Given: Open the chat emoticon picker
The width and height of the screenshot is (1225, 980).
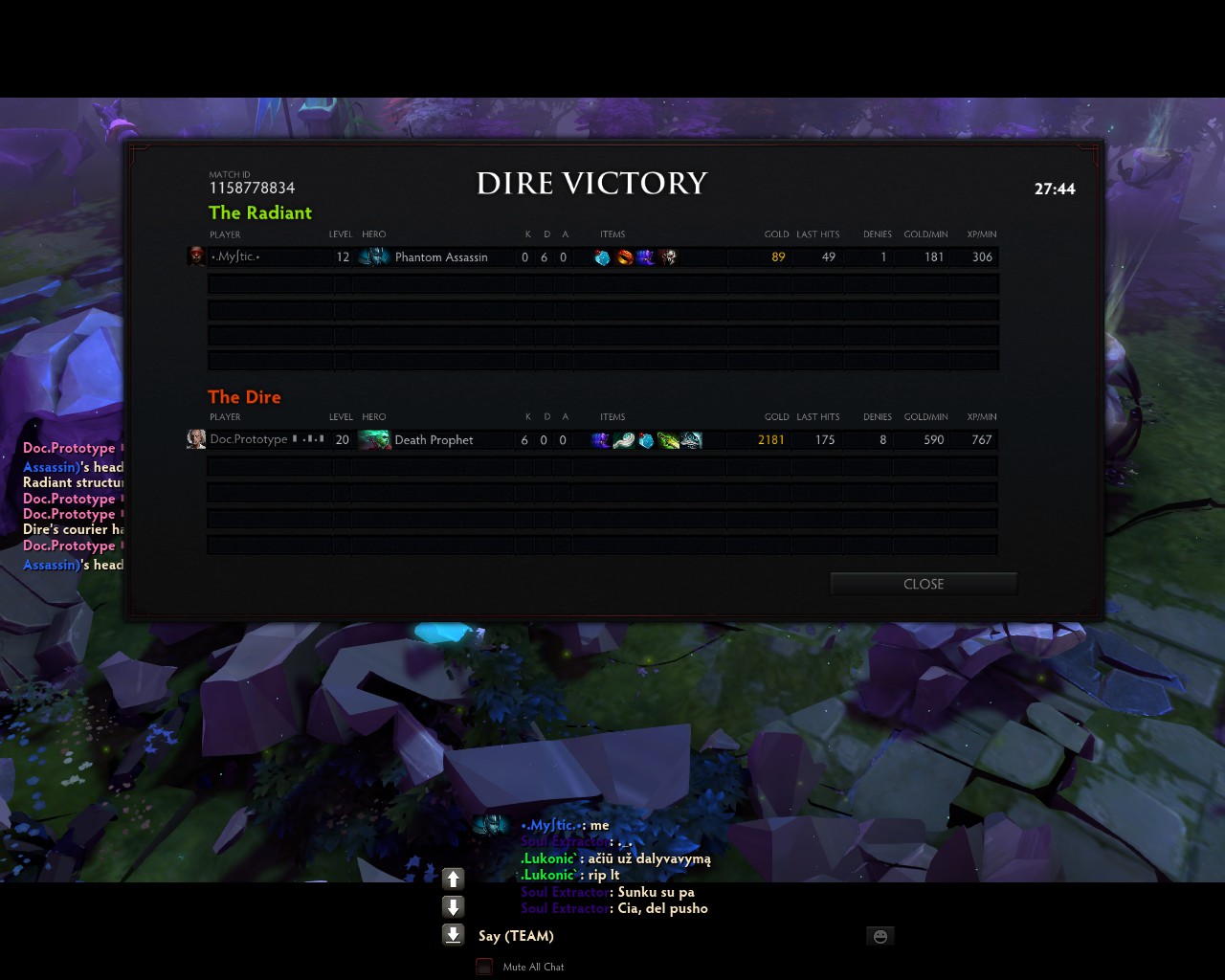Looking at the screenshot, I should coord(880,936).
